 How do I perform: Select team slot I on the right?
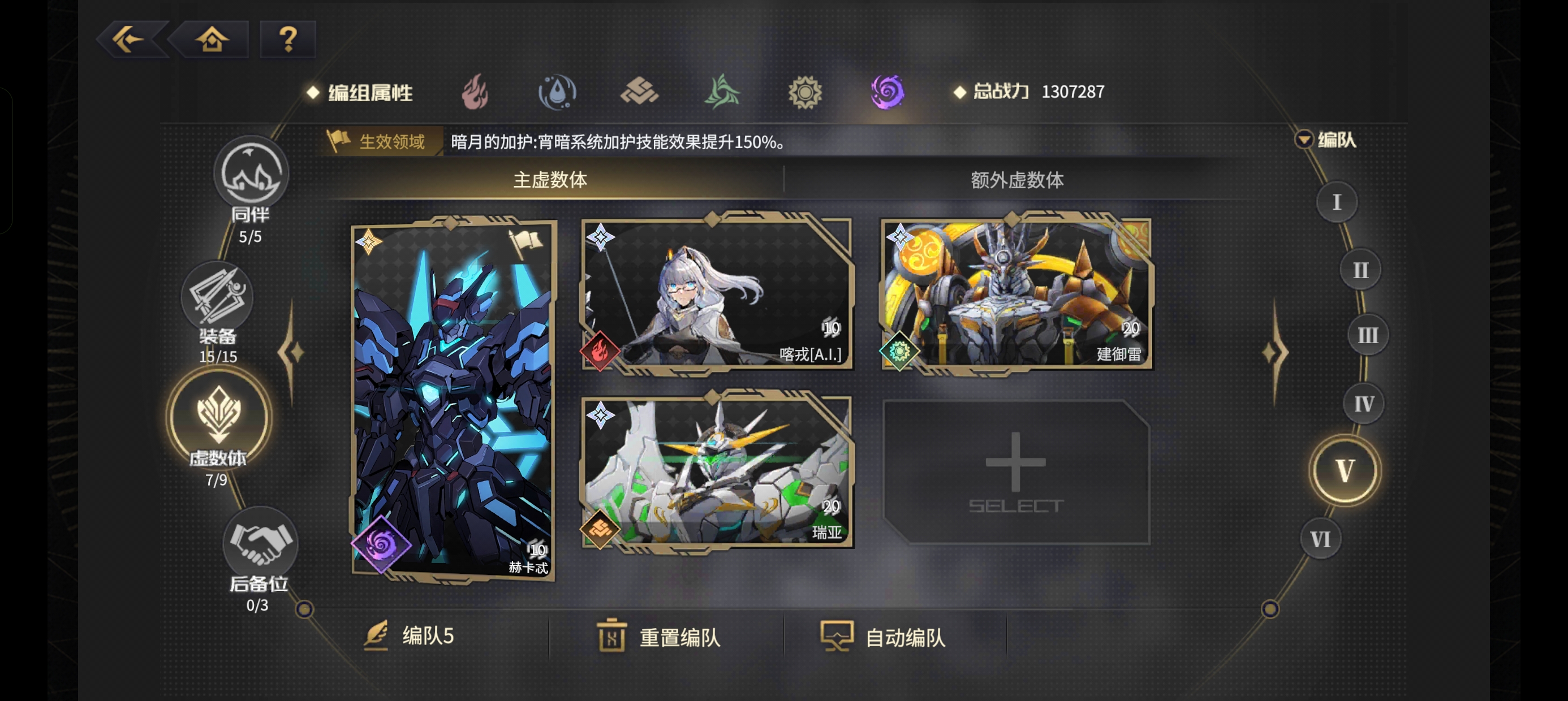coord(1336,201)
